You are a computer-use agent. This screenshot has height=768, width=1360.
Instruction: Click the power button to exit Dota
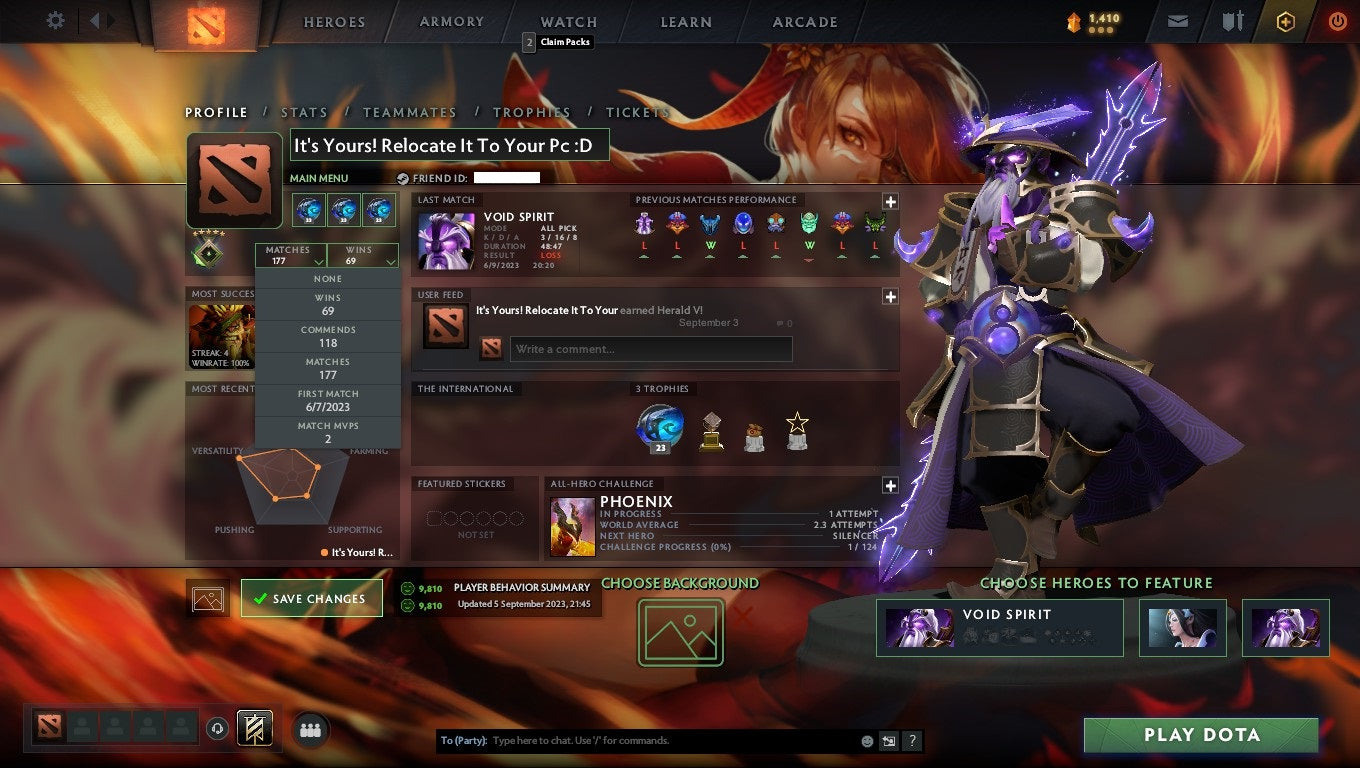[x=1338, y=21]
